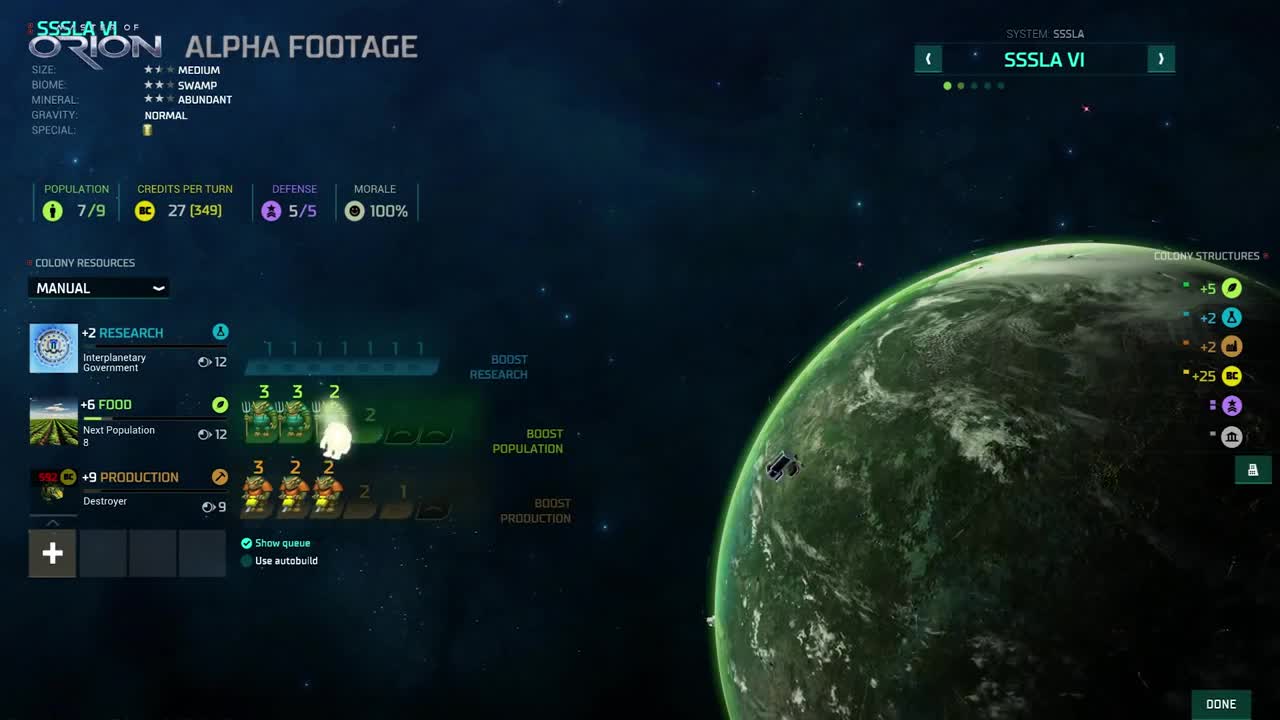Click the Production factory icon in Colony Structures

tap(1232, 346)
